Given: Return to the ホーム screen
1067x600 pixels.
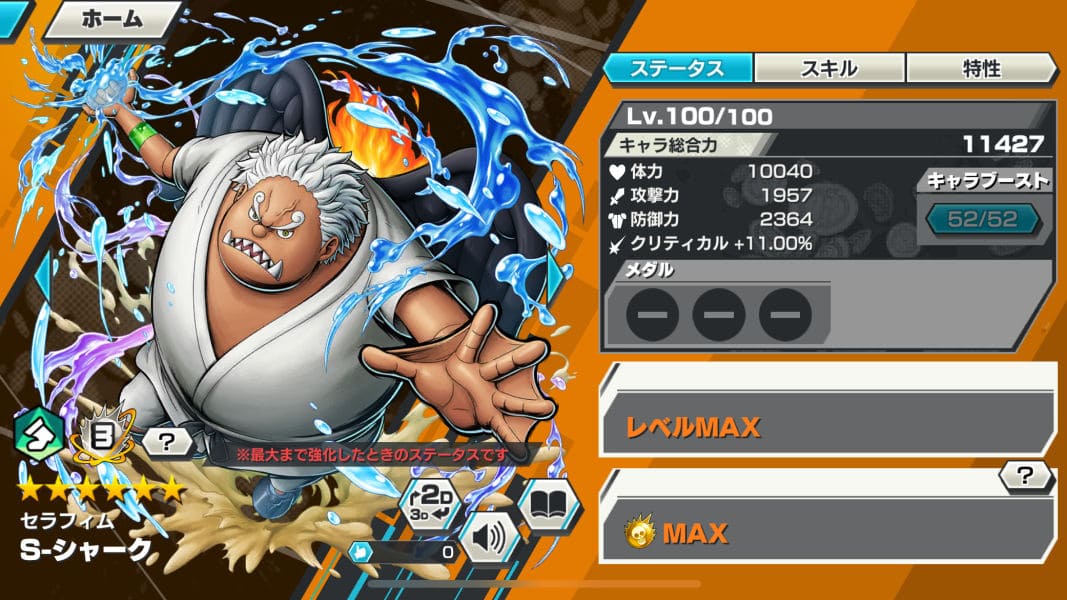Looking at the screenshot, I should (x=110, y=18).
